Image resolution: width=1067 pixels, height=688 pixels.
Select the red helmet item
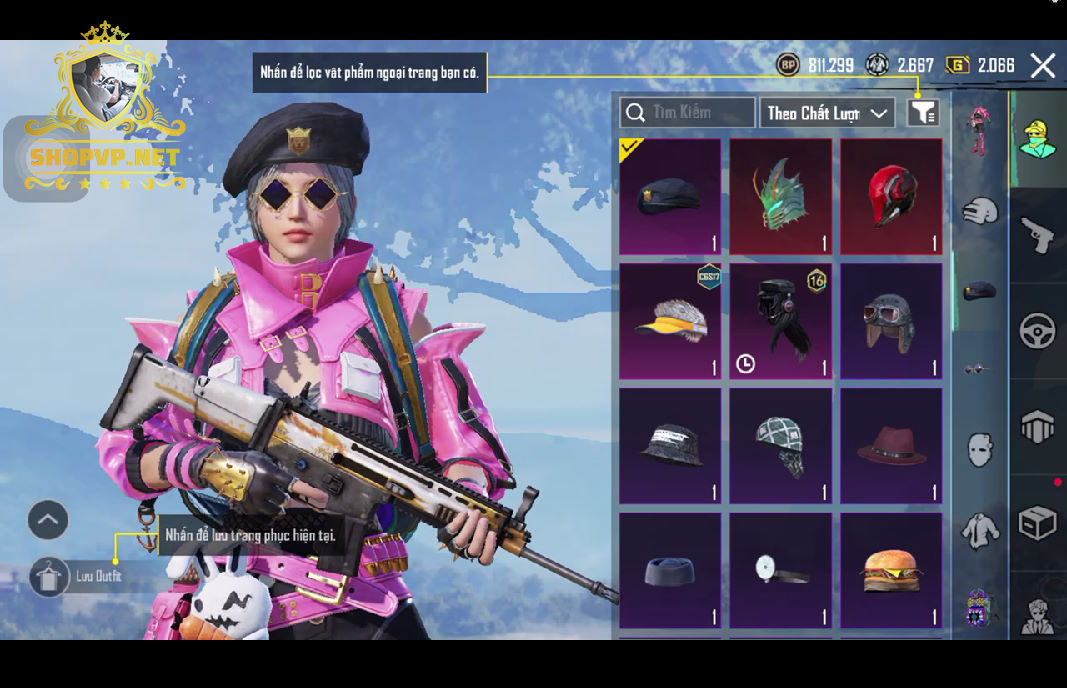pos(891,196)
